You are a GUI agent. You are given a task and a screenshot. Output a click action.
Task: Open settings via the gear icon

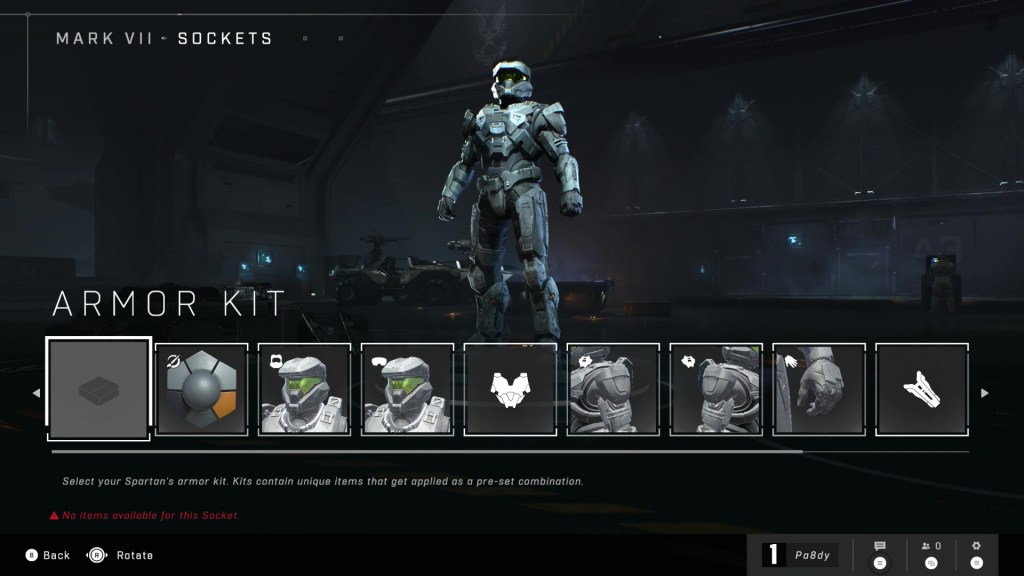[x=977, y=554]
